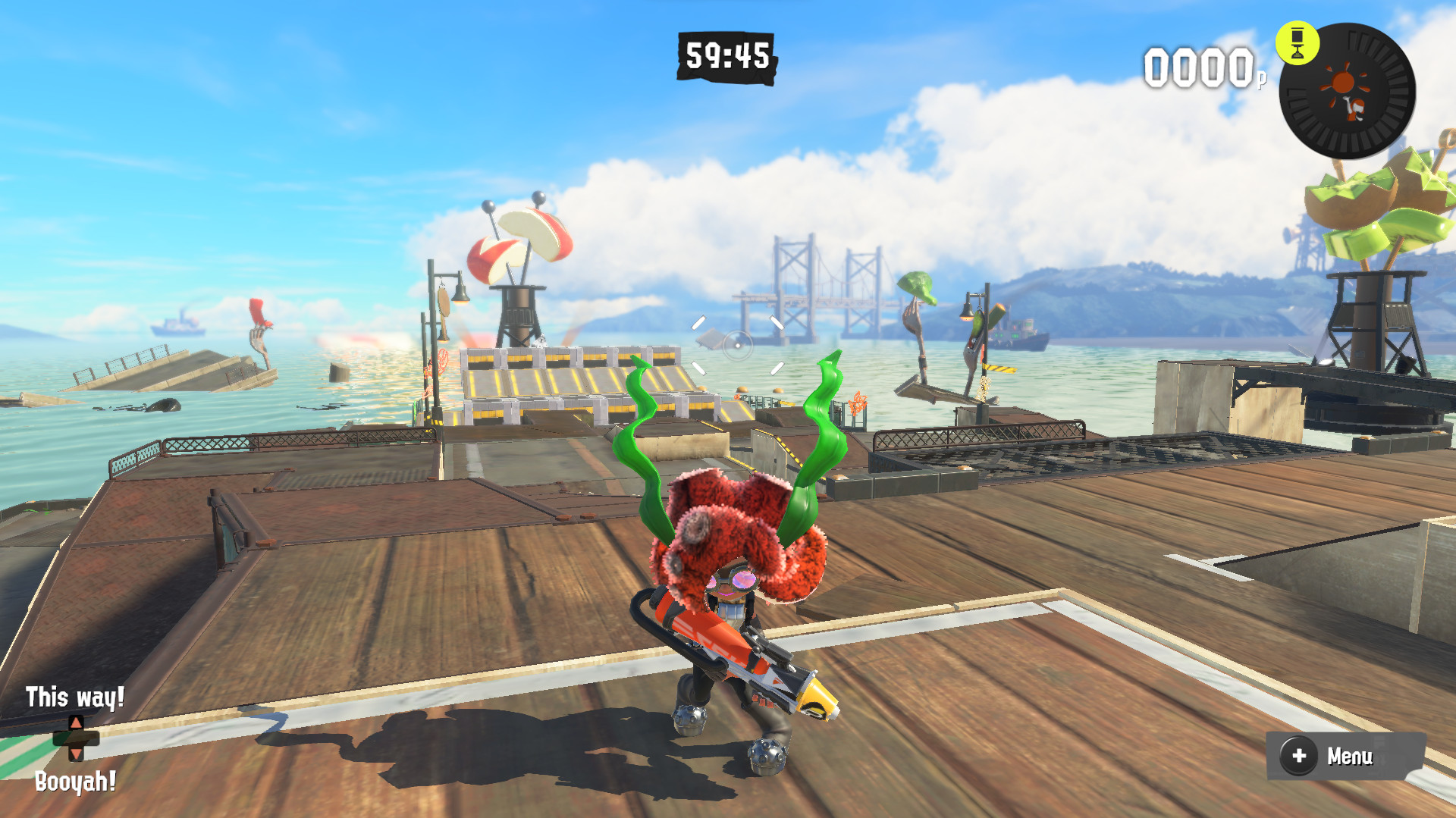Click the yellow special weapon gauge icon
This screenshot has width=1456, height=818.
coord(1298,42)
